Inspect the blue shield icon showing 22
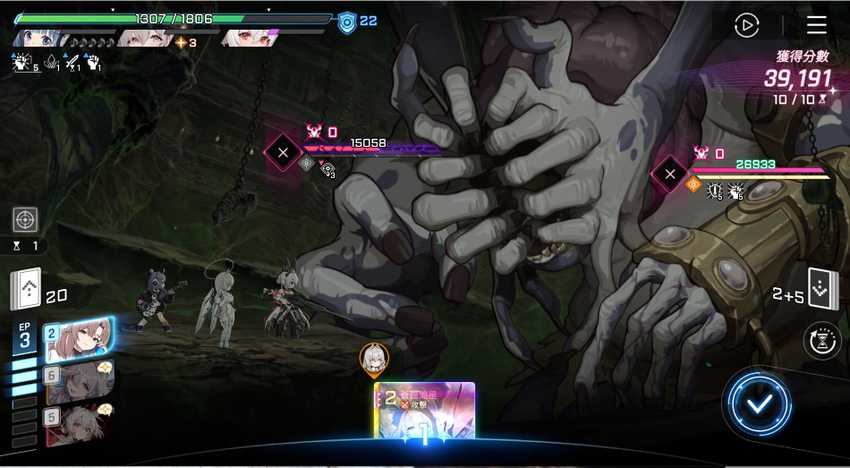 point(347,22)
